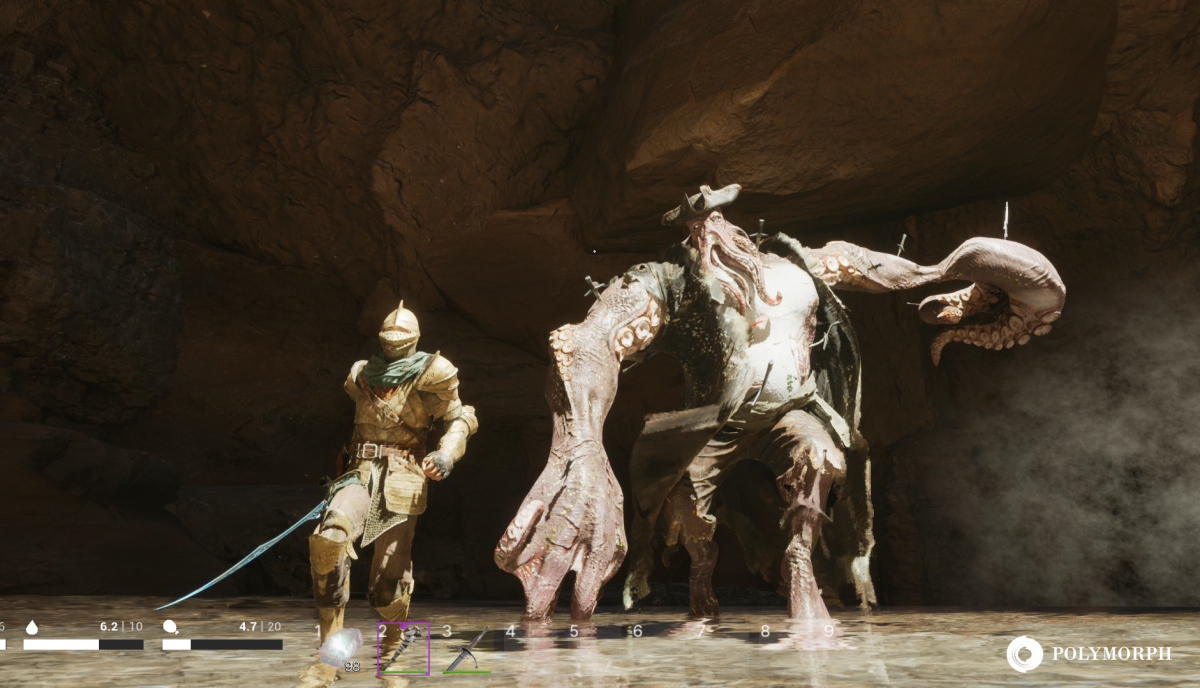This screenshot has height=688, width=1200.
Task: Equip the sword in hotbar slot 3
Action: point(466,650)
